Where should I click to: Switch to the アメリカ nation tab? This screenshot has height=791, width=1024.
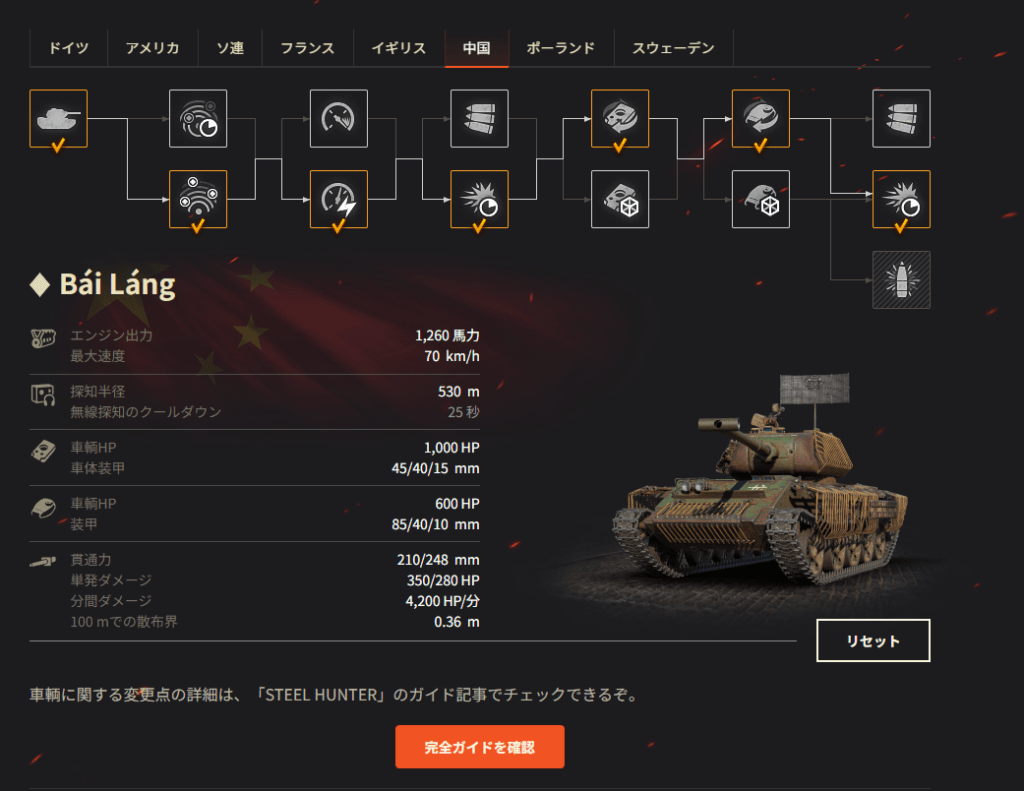[152, 48]
